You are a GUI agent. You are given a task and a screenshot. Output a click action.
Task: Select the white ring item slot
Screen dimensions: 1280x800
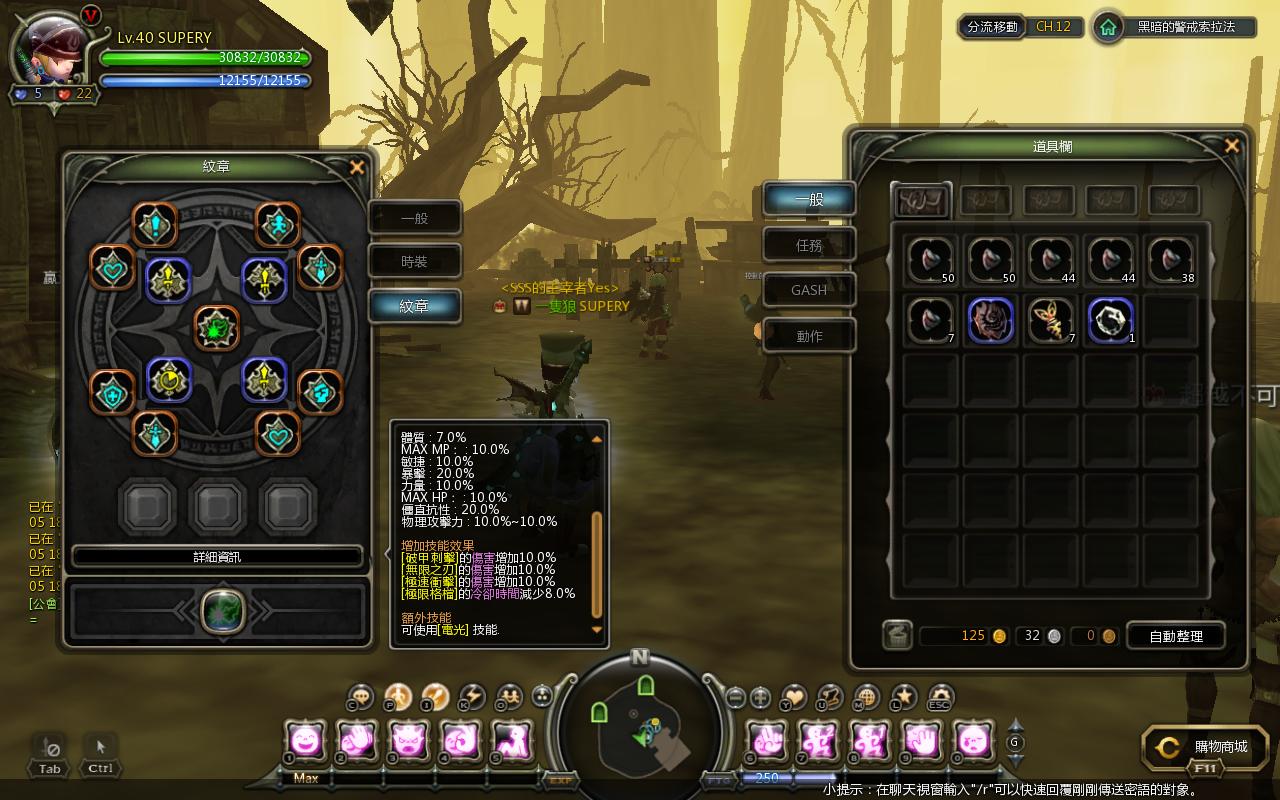click(x=1110, y=320)
